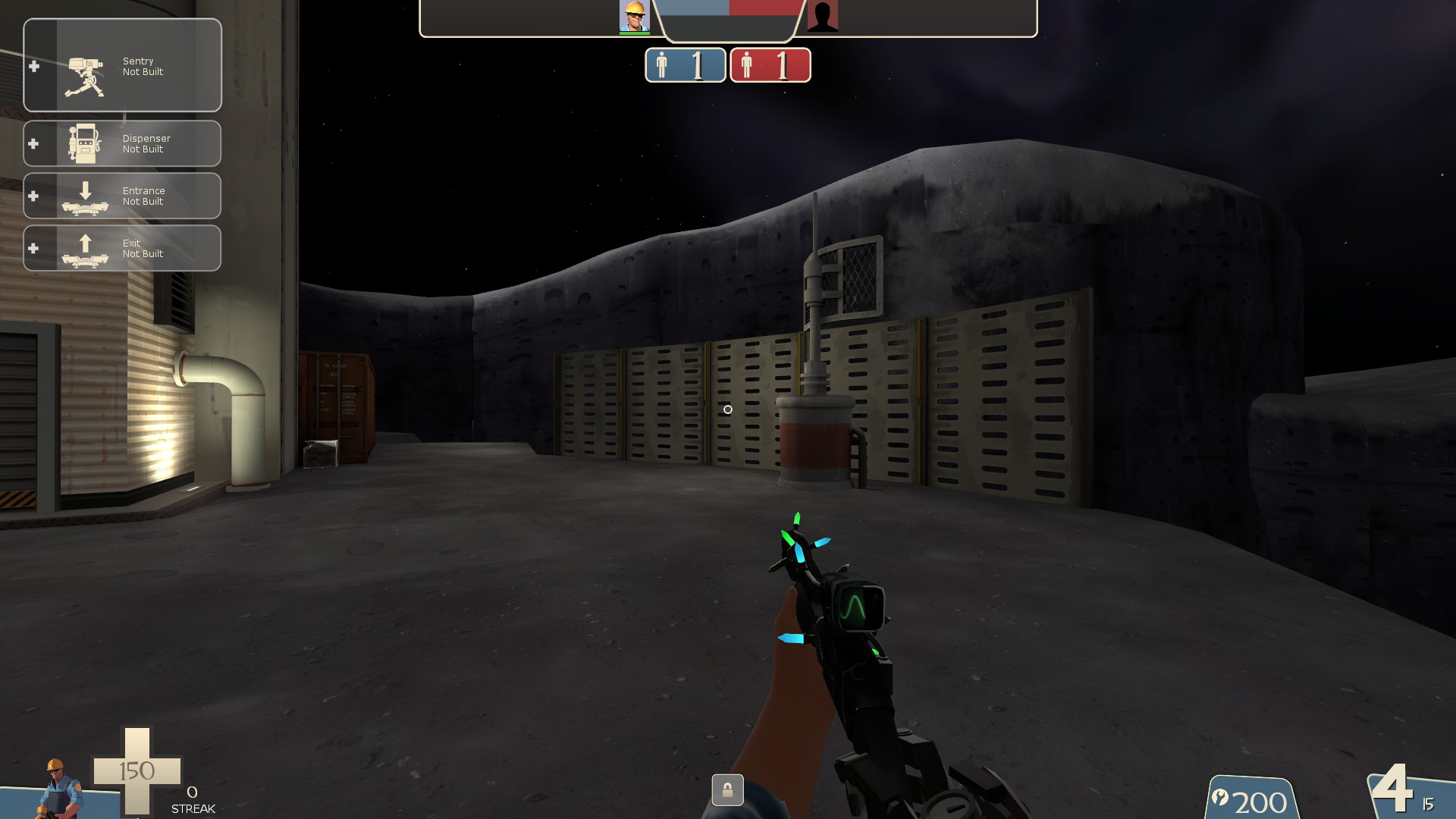Select the Sentry building panel
This screenshot has height=819, width=1456.
tap(122, 66)
